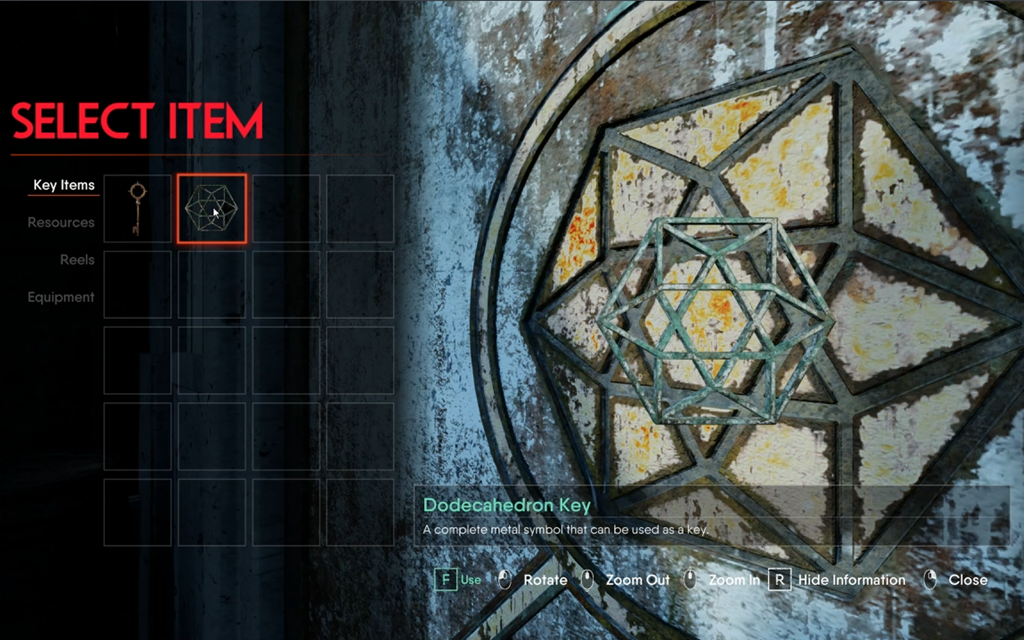Image resolution: width=1024 pixels, height=640 pixels.
Task: Choose the Dodecahedron Key slot
Action: (211, 209)
